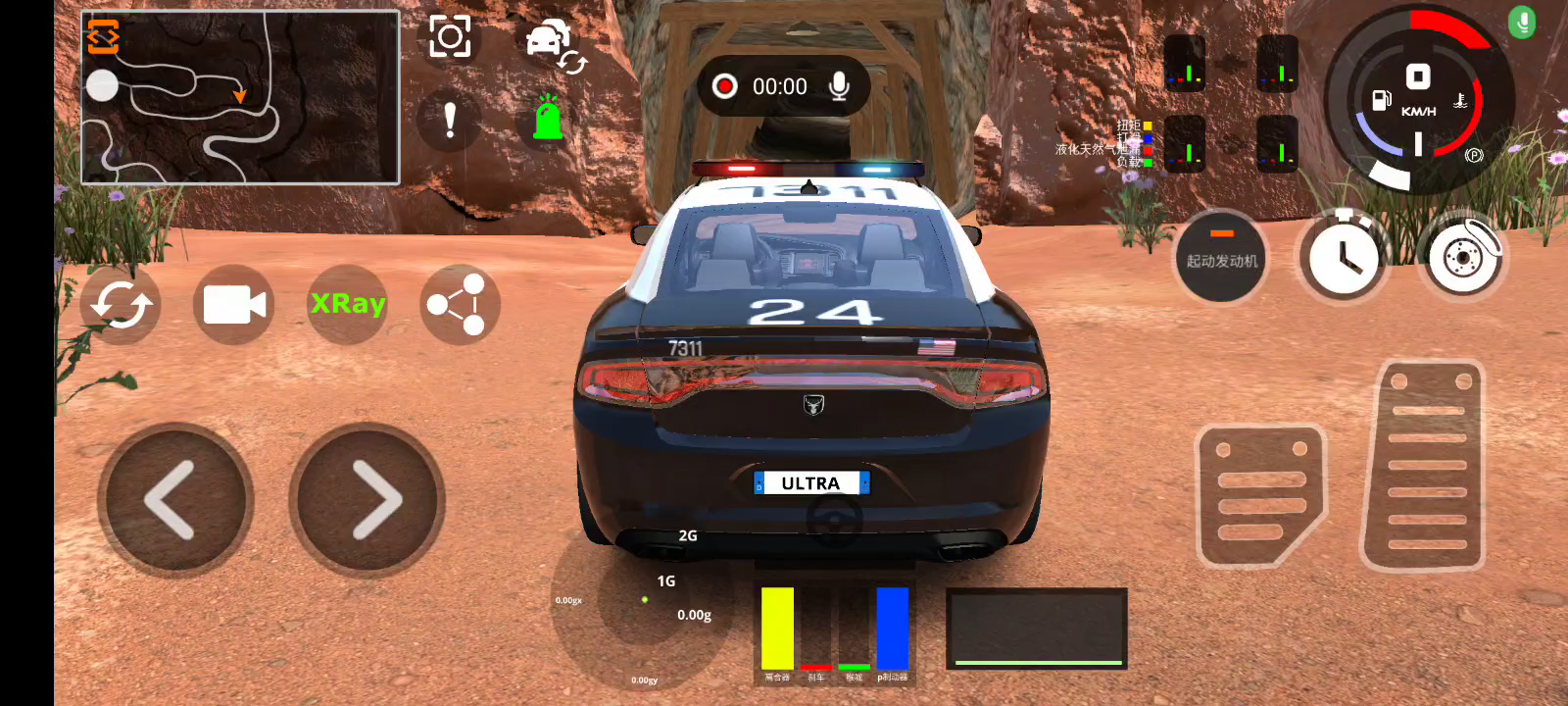This screenshot has width=1568, height=706.
Task: Tap the share nodes button
Action: pos(459,305)
